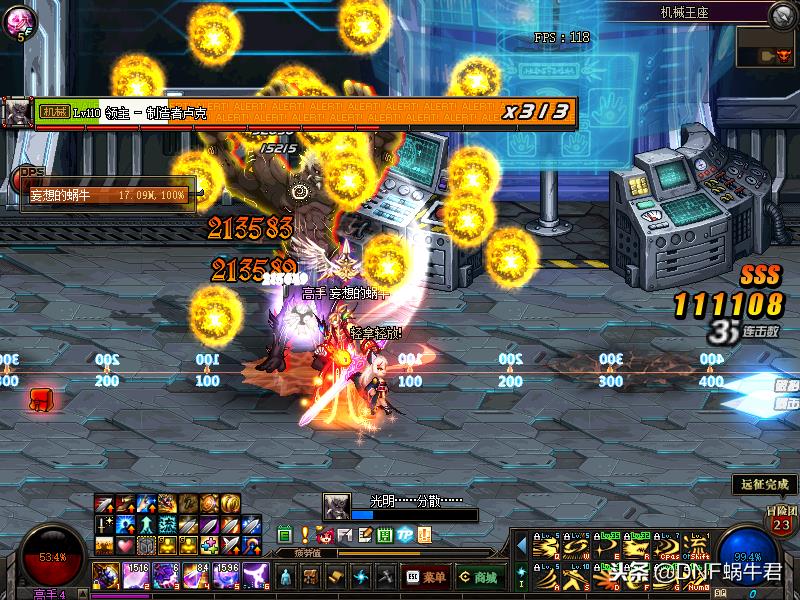Open the yellow exclamation mark notice icon
This screenshot has width=800, height=600.
pyautogui.click(x=305, y=535)
